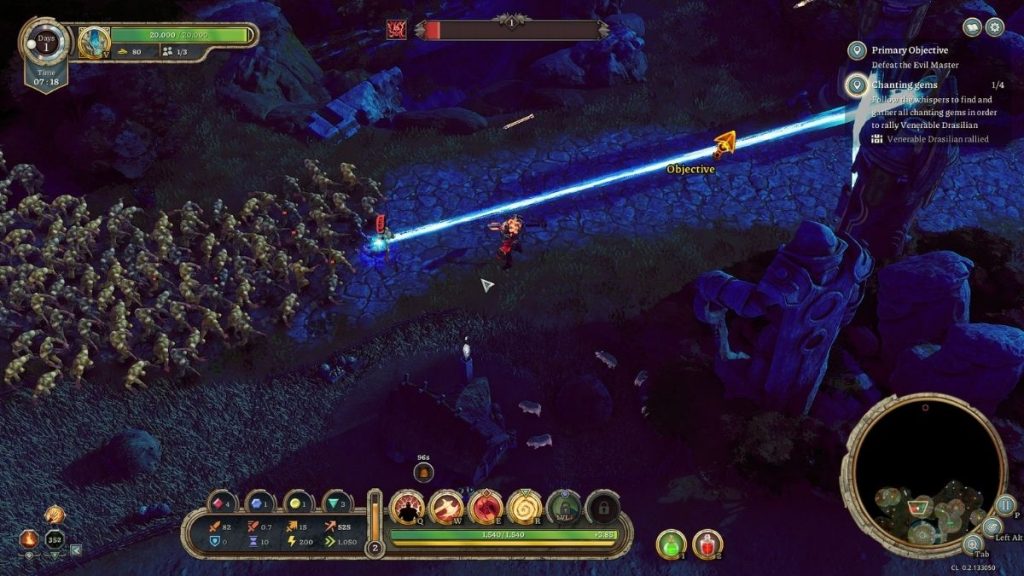Click the minimap button labeled Left Alt
This screenshot has height=576, width=1024.
tap(991, 527)
